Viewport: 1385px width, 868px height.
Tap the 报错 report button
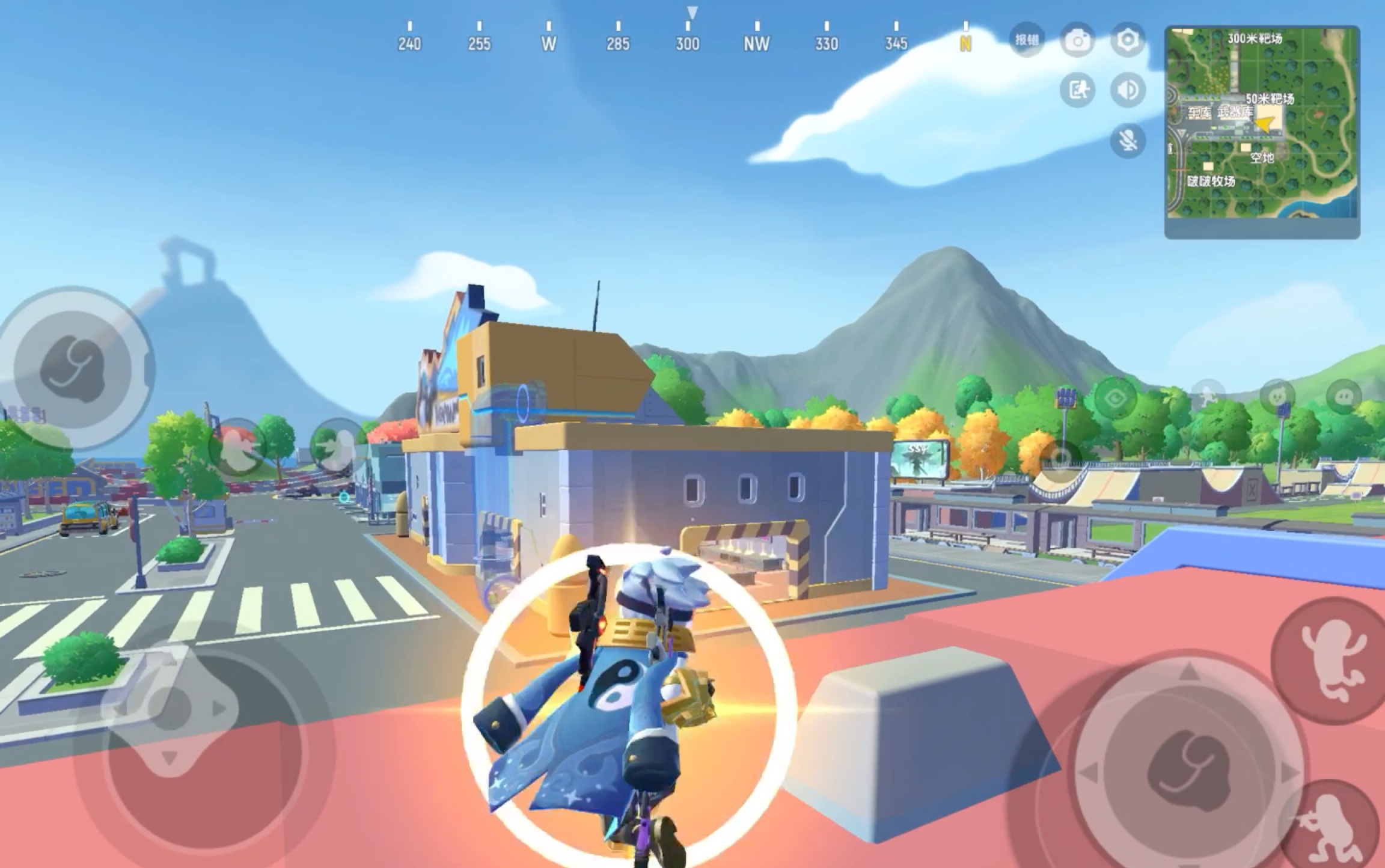coord(1027,40)
